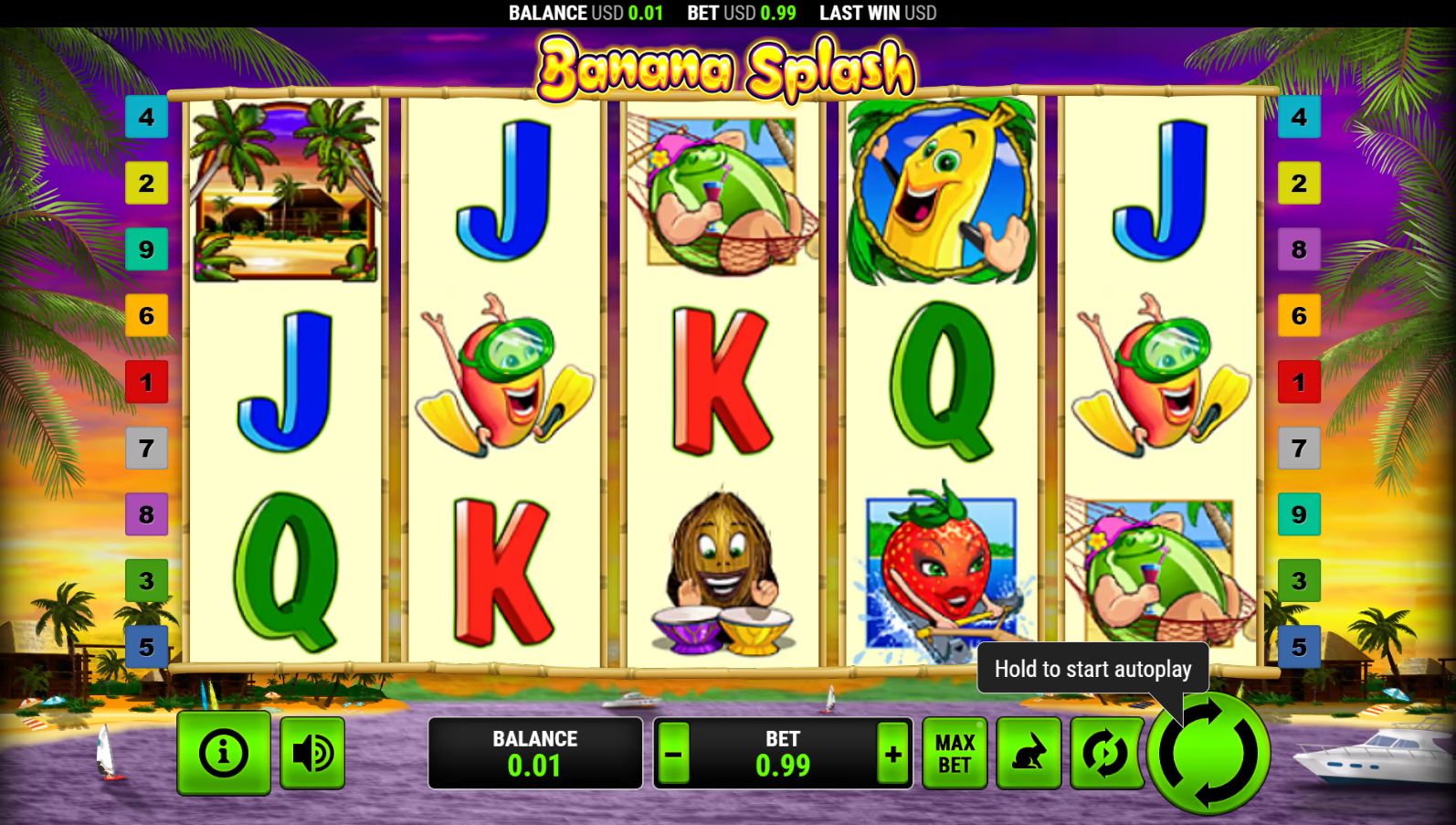Click the BALANCE 0.01 display
The image size is (1456, 825).
[535, 755]
